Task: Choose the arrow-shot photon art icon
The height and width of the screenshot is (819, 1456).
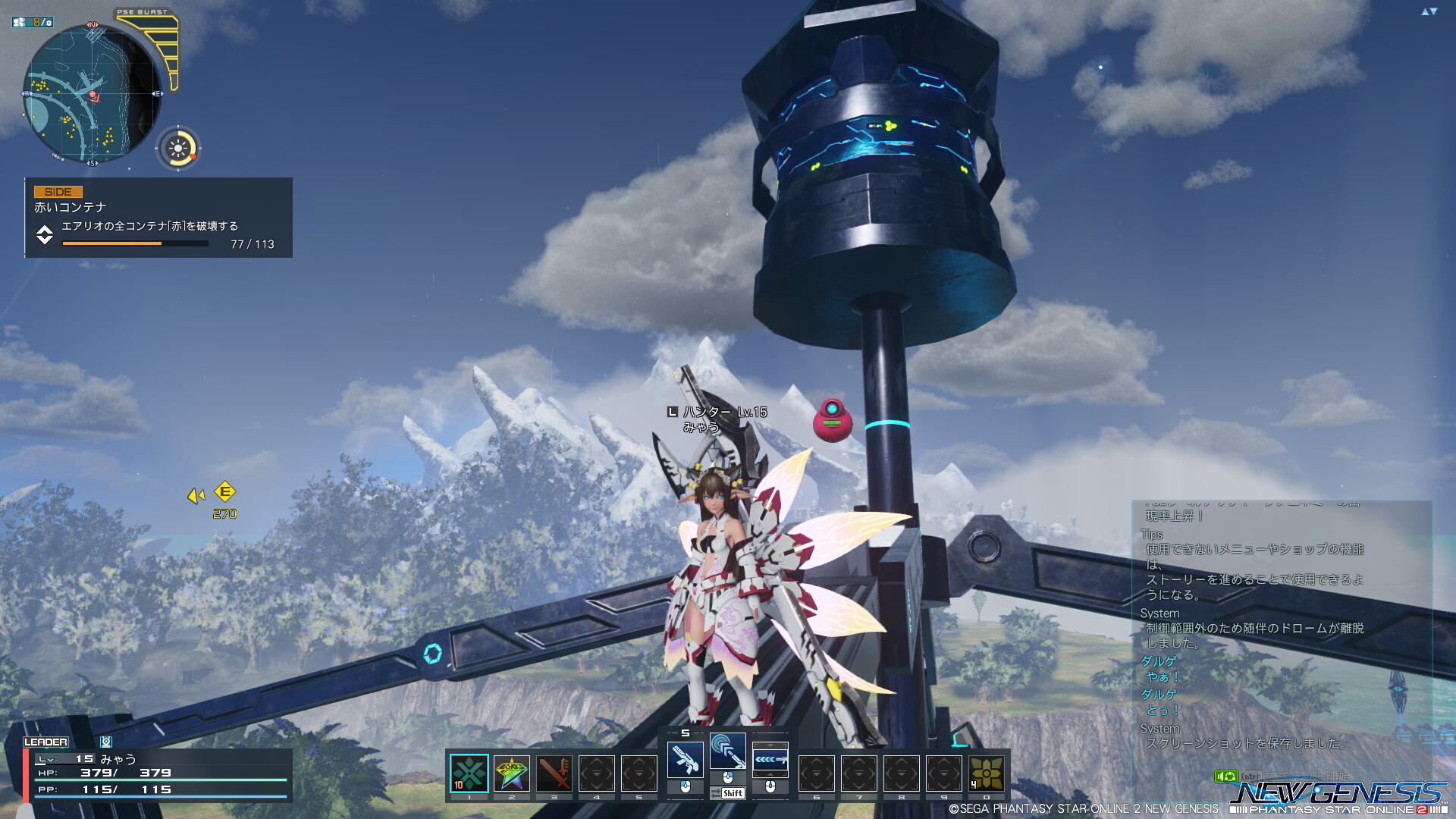Action: pos(770,759)
